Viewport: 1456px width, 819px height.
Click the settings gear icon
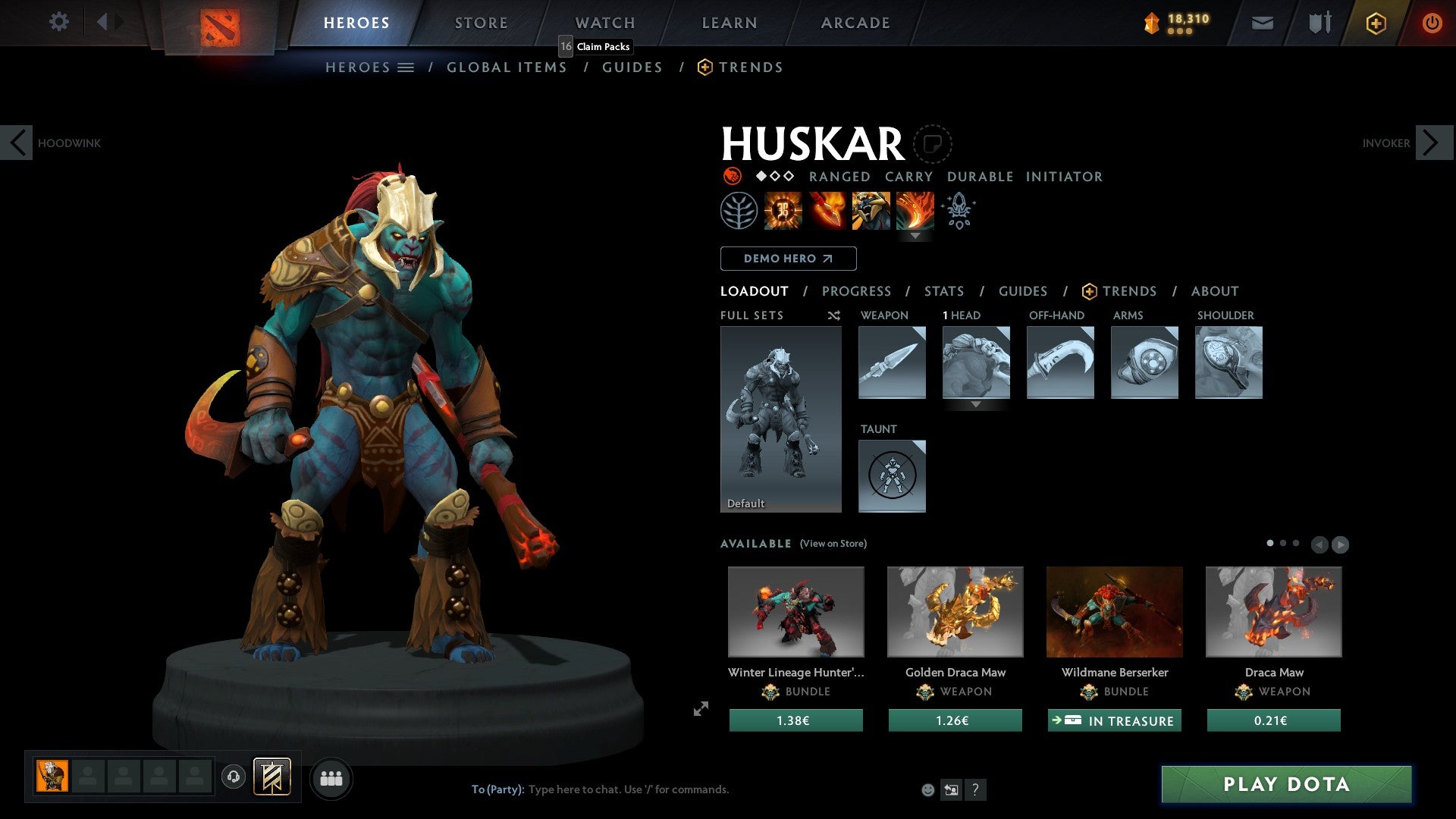[58, 22]
